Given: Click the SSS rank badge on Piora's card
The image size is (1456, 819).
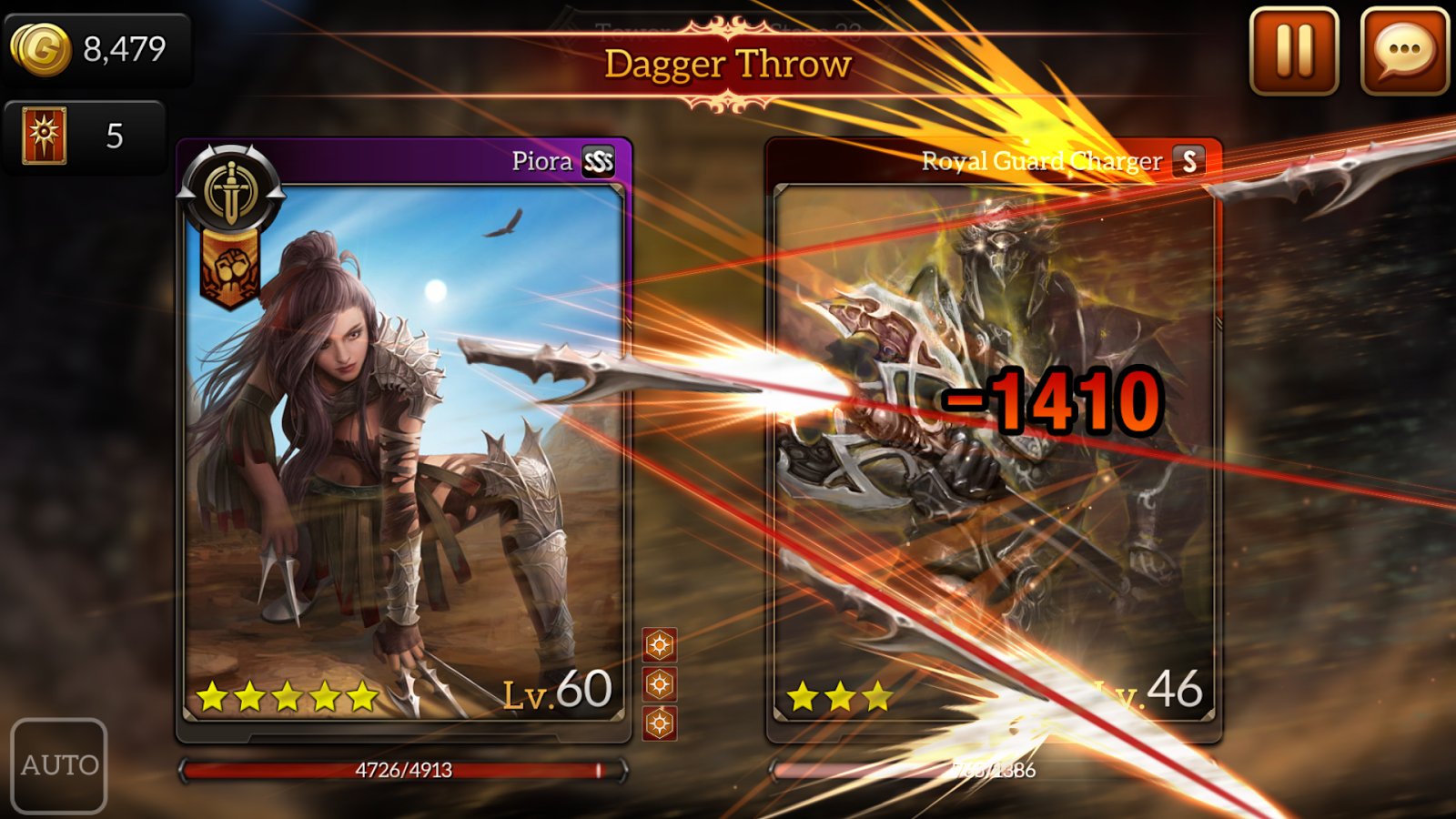Looking at the screenshot, I should point(600,161).
